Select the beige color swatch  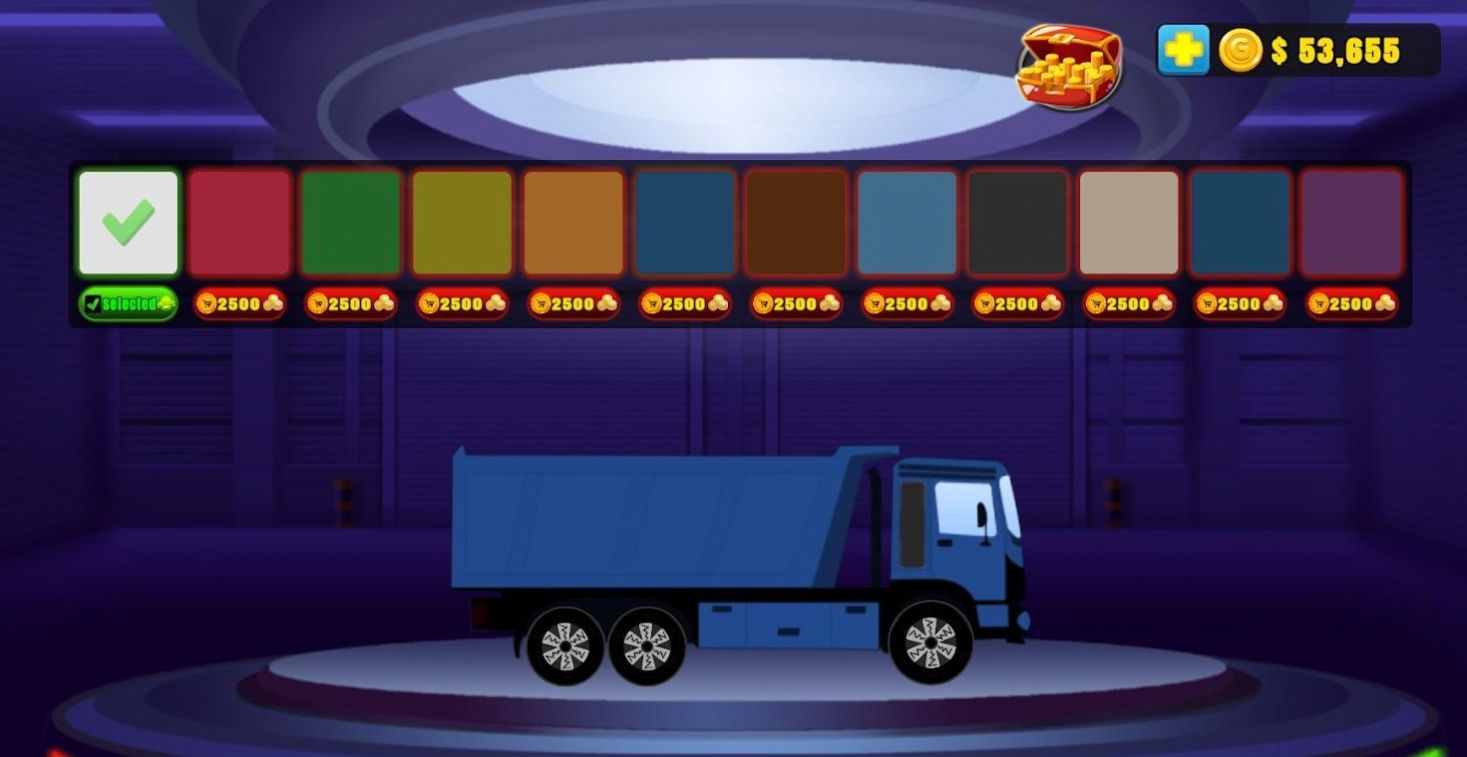[x=1127, y=220]
